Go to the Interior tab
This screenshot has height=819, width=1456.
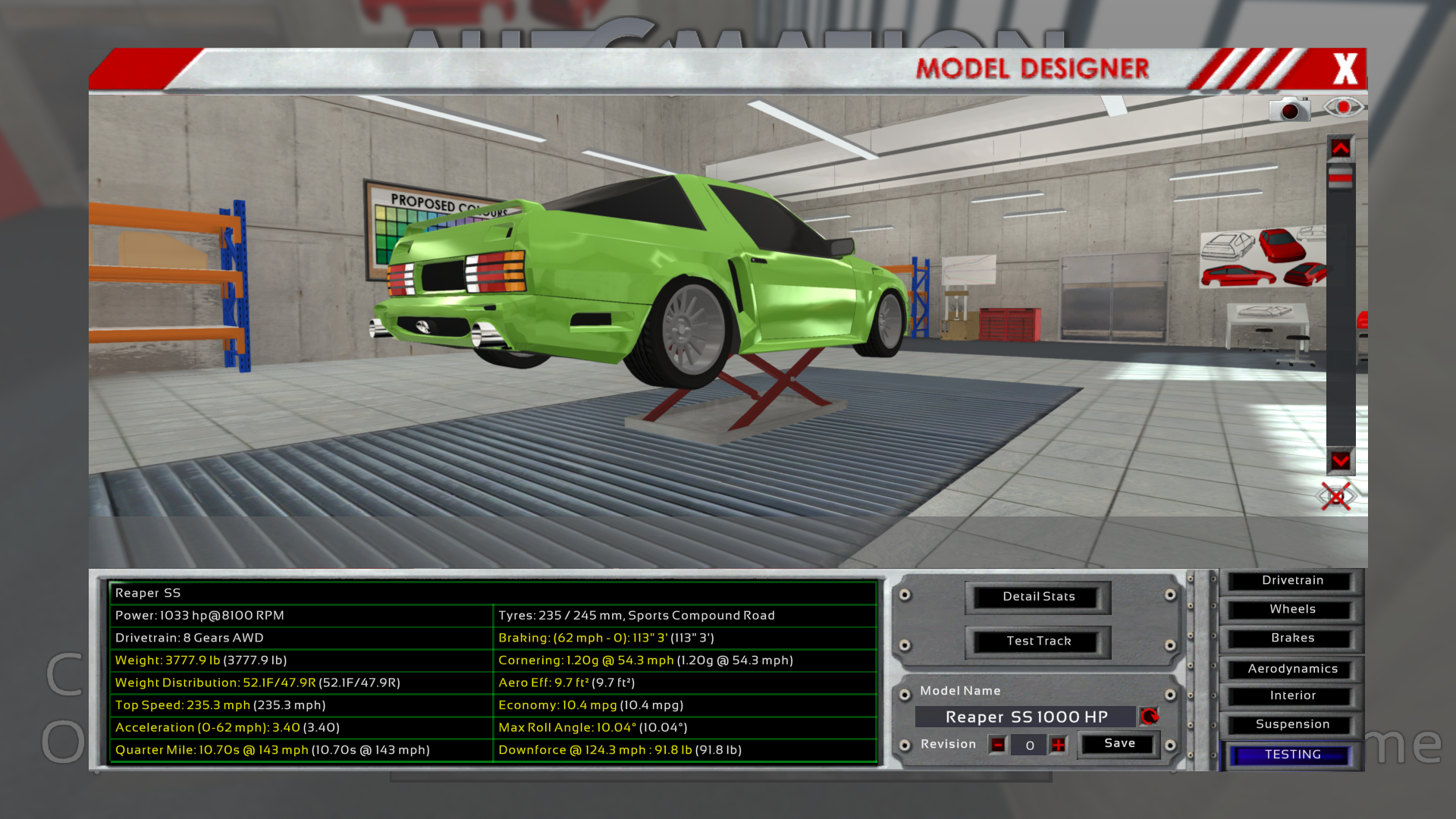tap(1292, 696)
